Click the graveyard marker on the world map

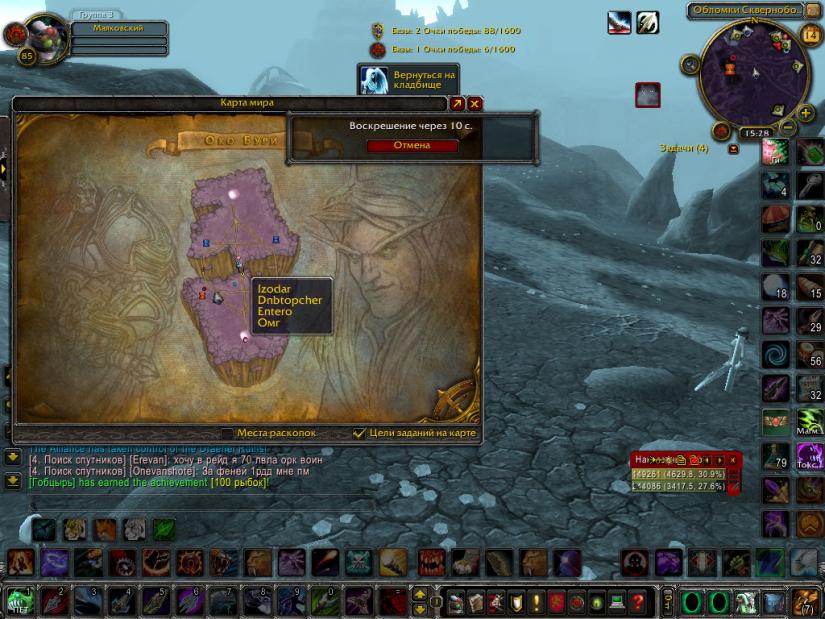coord(217,297)
